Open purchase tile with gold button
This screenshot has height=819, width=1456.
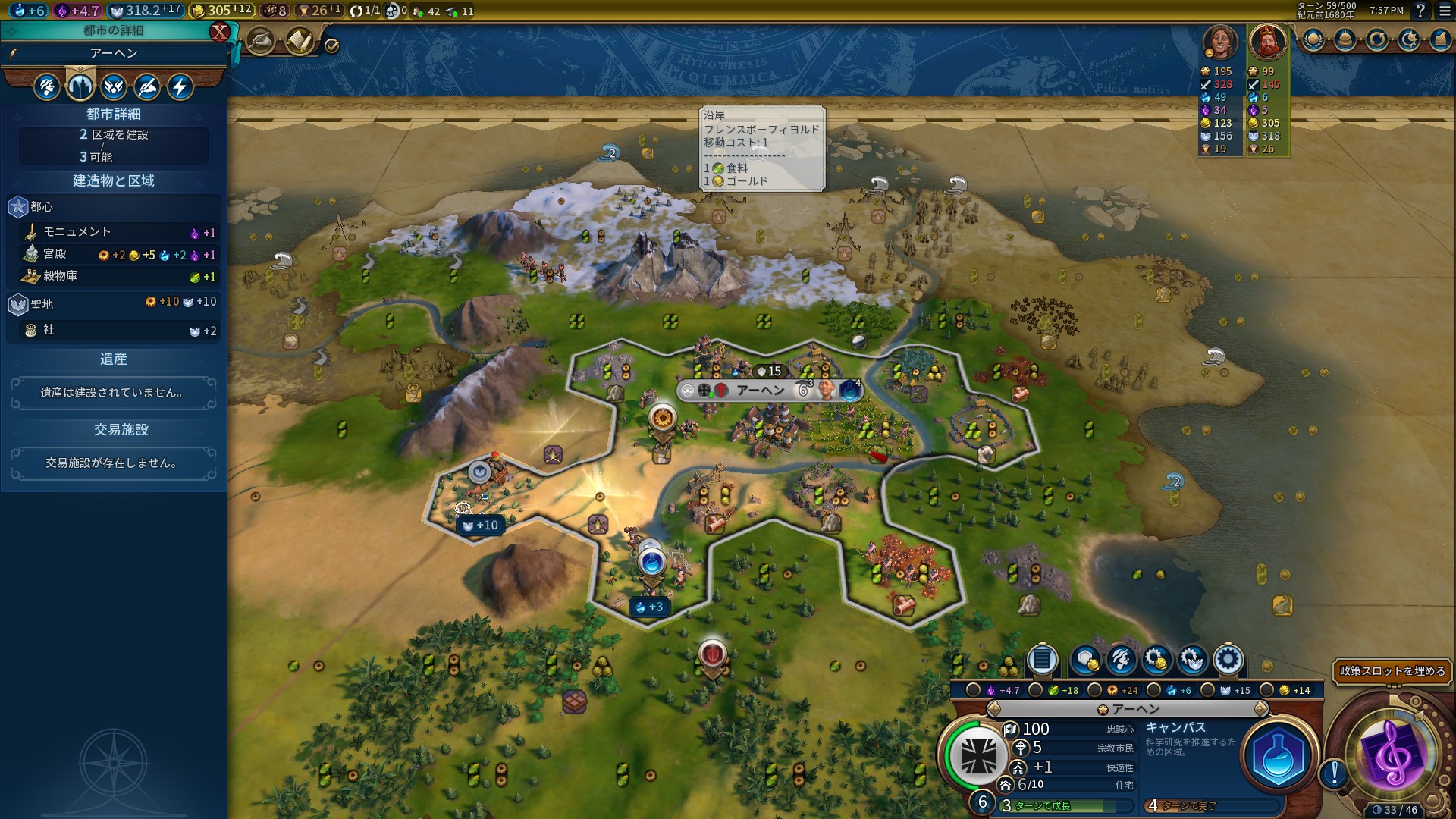1086,660
